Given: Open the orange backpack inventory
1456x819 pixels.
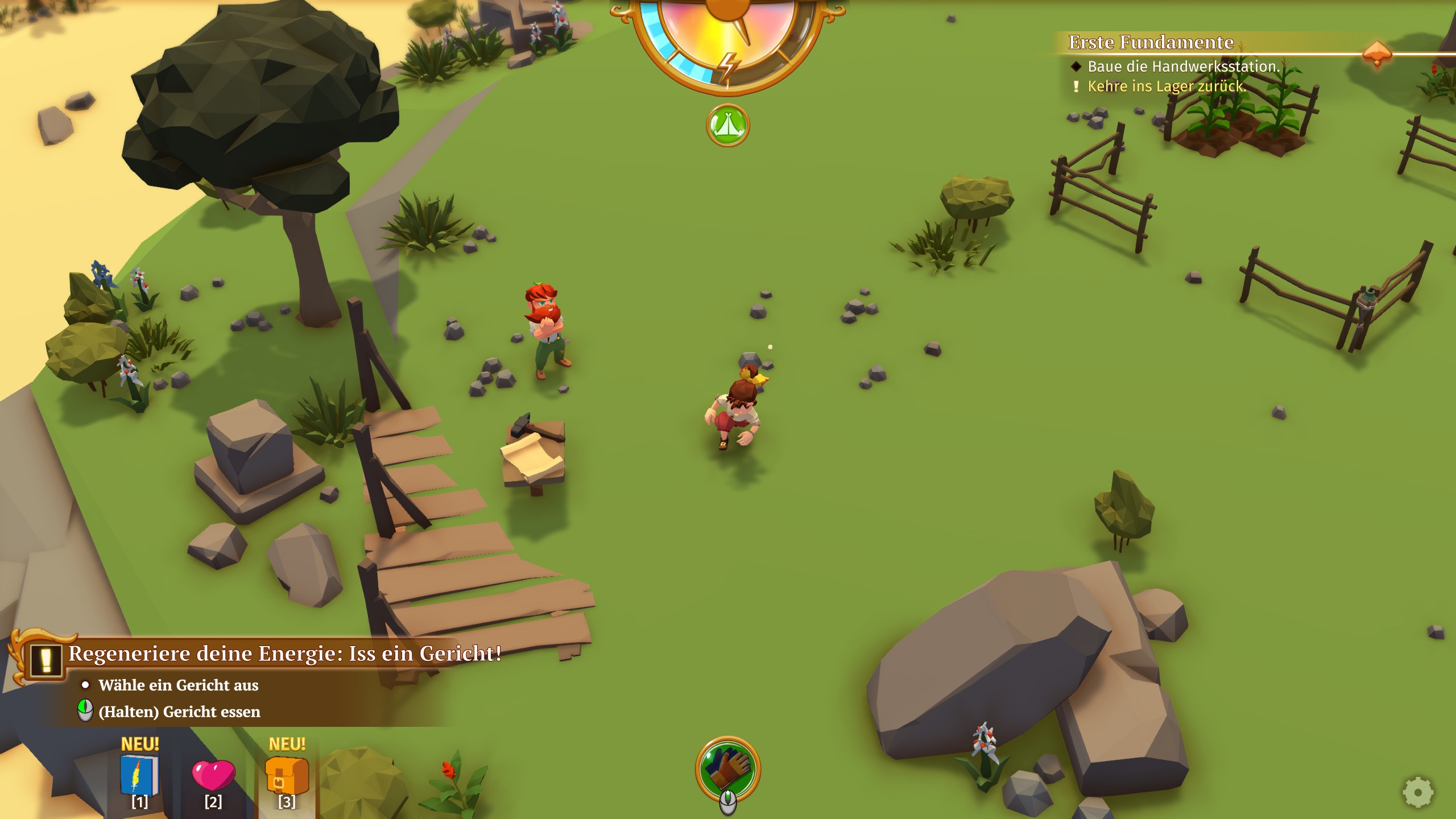Looking at the screenshot, I should point(287,775).
